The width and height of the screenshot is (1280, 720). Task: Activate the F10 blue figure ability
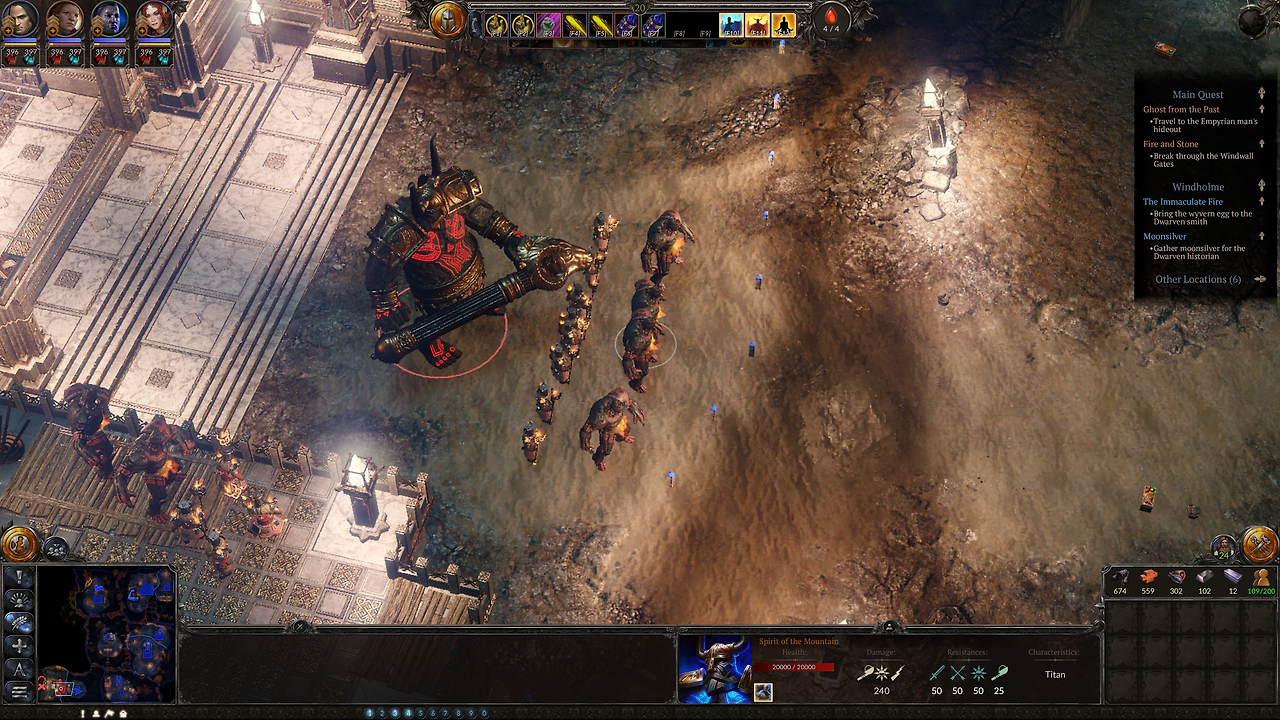click(x=731, y=24)
